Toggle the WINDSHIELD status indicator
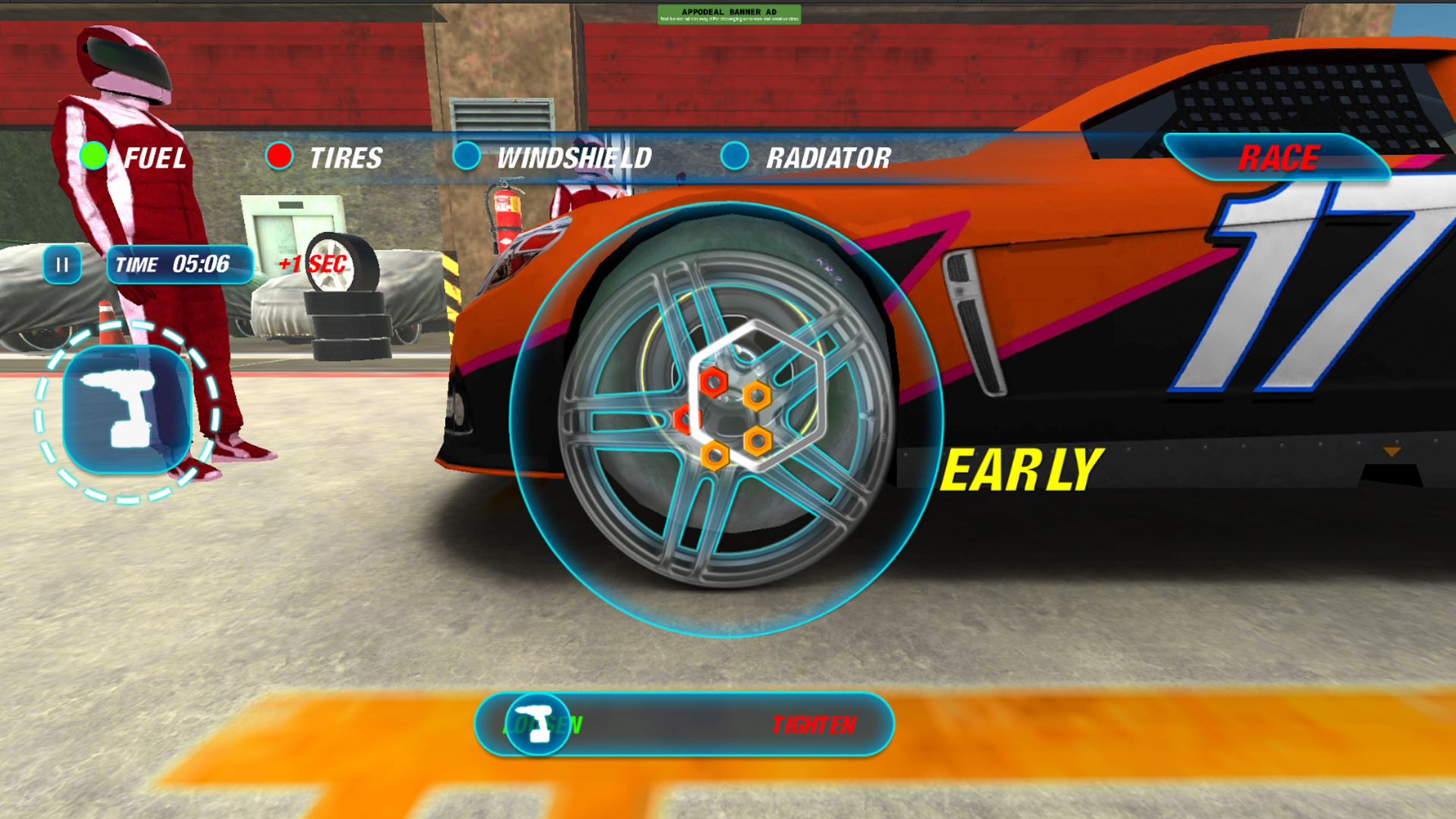The image size is (1456, 819). pos(468,158)
